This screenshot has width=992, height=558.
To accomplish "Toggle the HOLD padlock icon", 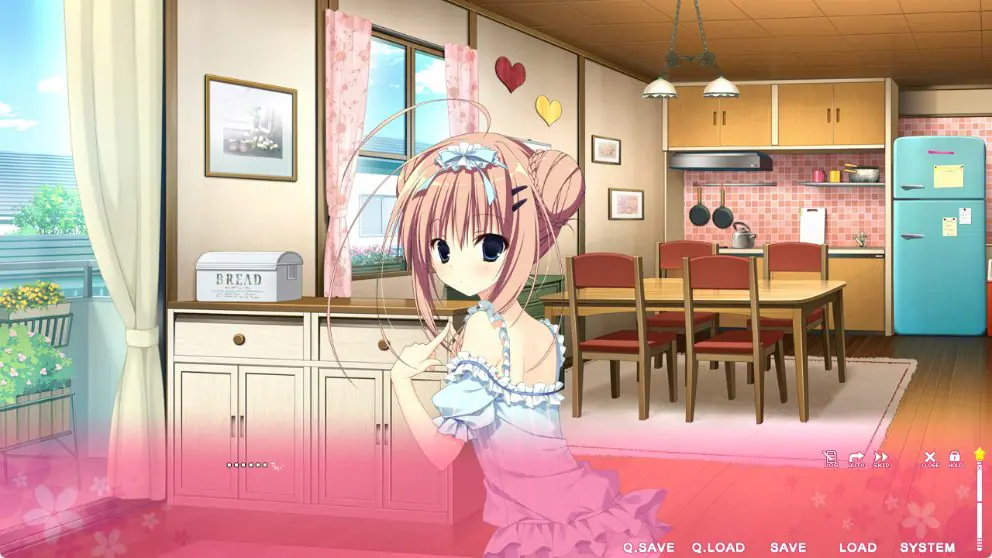I will 954,459.
